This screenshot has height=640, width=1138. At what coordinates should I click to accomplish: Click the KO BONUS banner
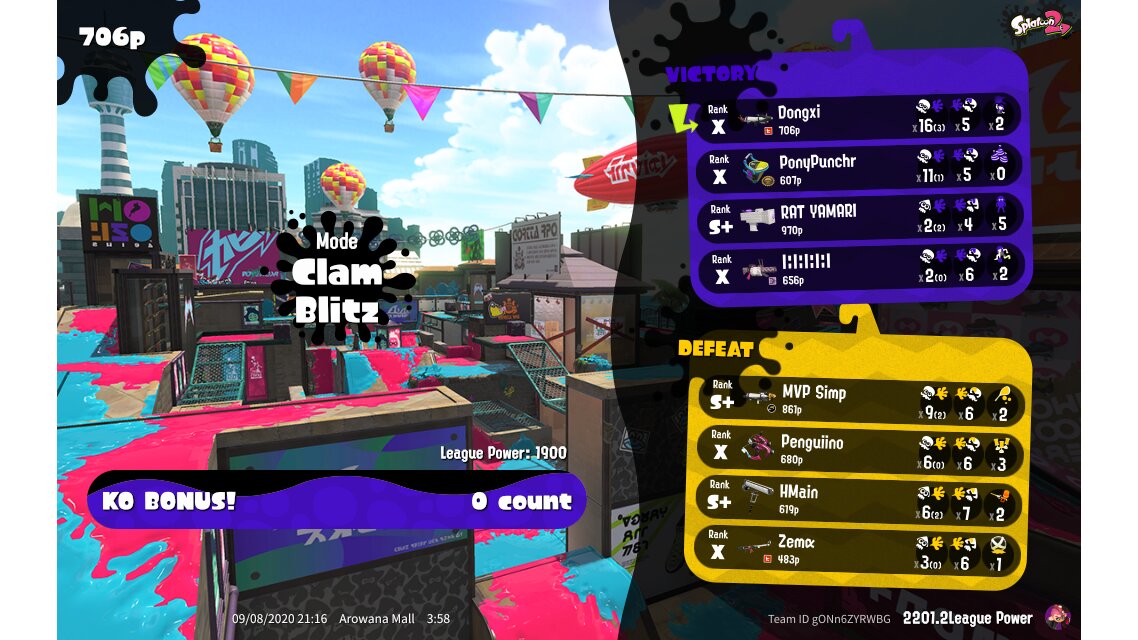coord(336,501)
